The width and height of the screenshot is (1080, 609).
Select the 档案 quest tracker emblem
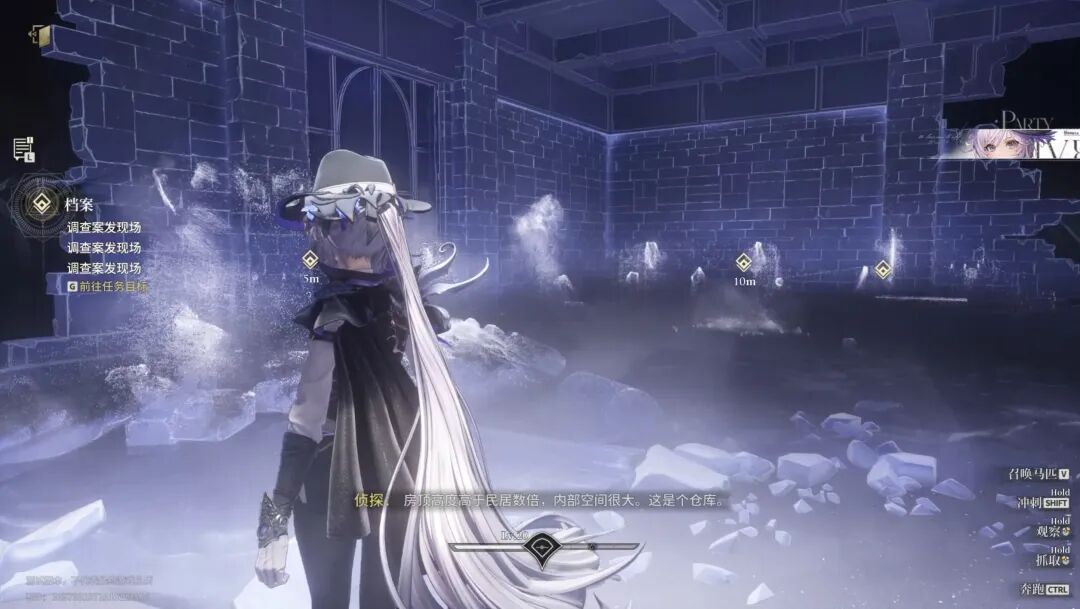(41, 205)
